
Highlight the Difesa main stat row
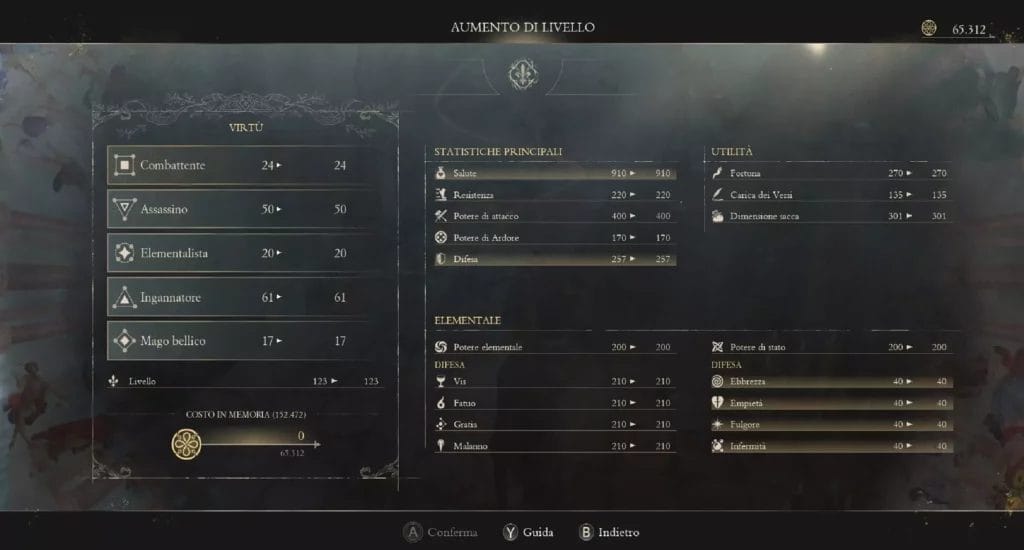(x=553, y=259)
